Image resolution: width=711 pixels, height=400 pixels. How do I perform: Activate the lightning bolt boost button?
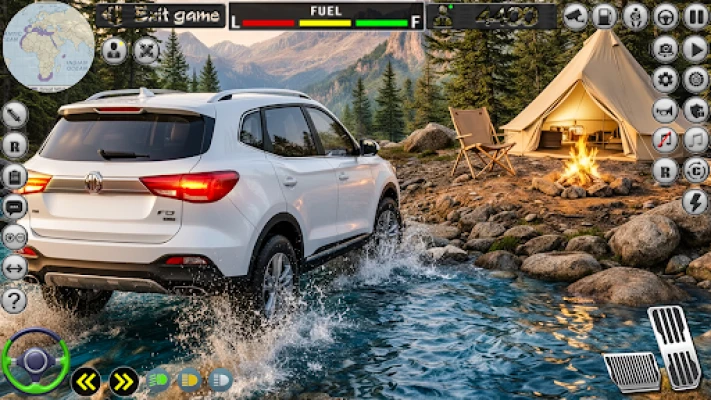(696, 201)
